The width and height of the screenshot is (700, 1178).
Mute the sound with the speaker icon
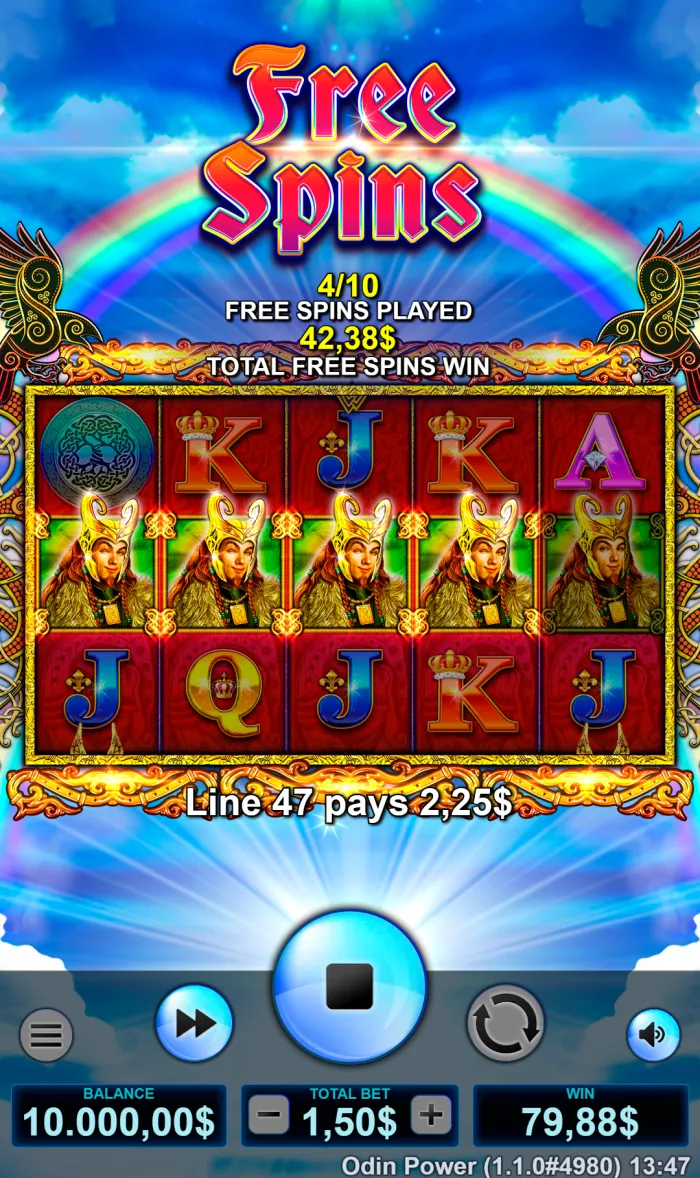(x=653, y=1034)
